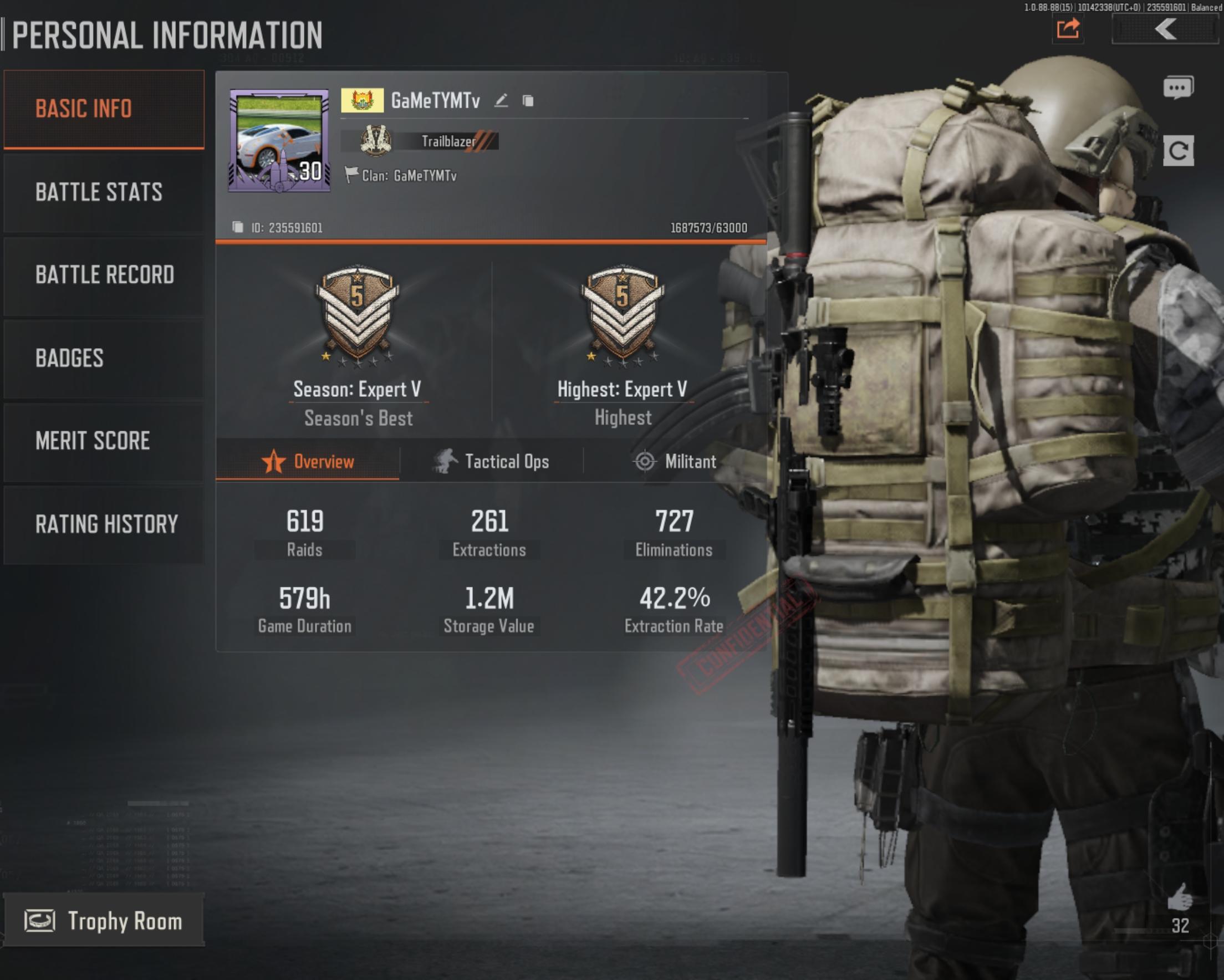Select the Overview stats tab
Image resolution: width=1224 pixels, height=980 pixels.
tap(308, 462)
